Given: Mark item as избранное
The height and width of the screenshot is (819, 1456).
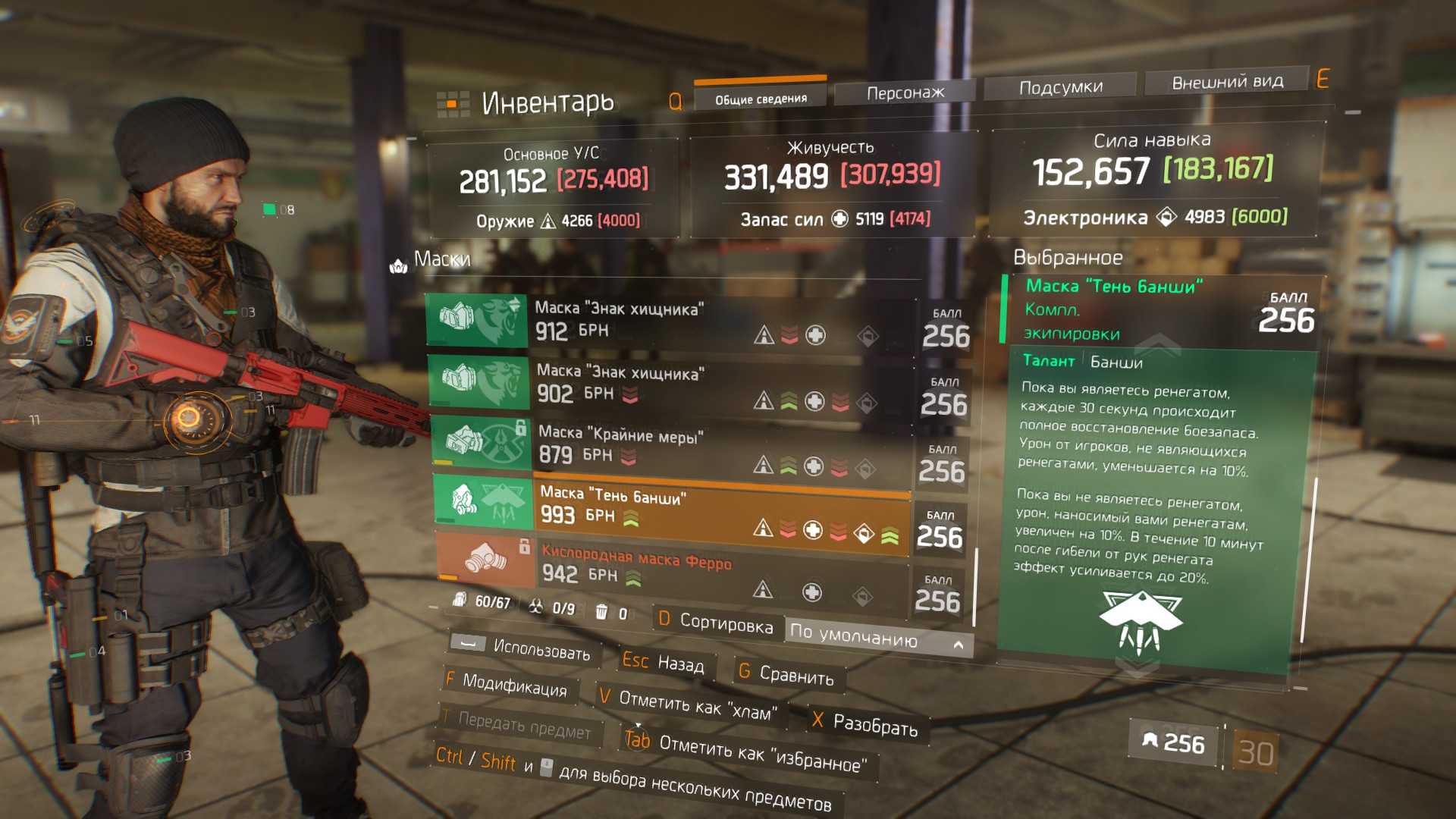Looking at the screenshot, I should 747,751.
